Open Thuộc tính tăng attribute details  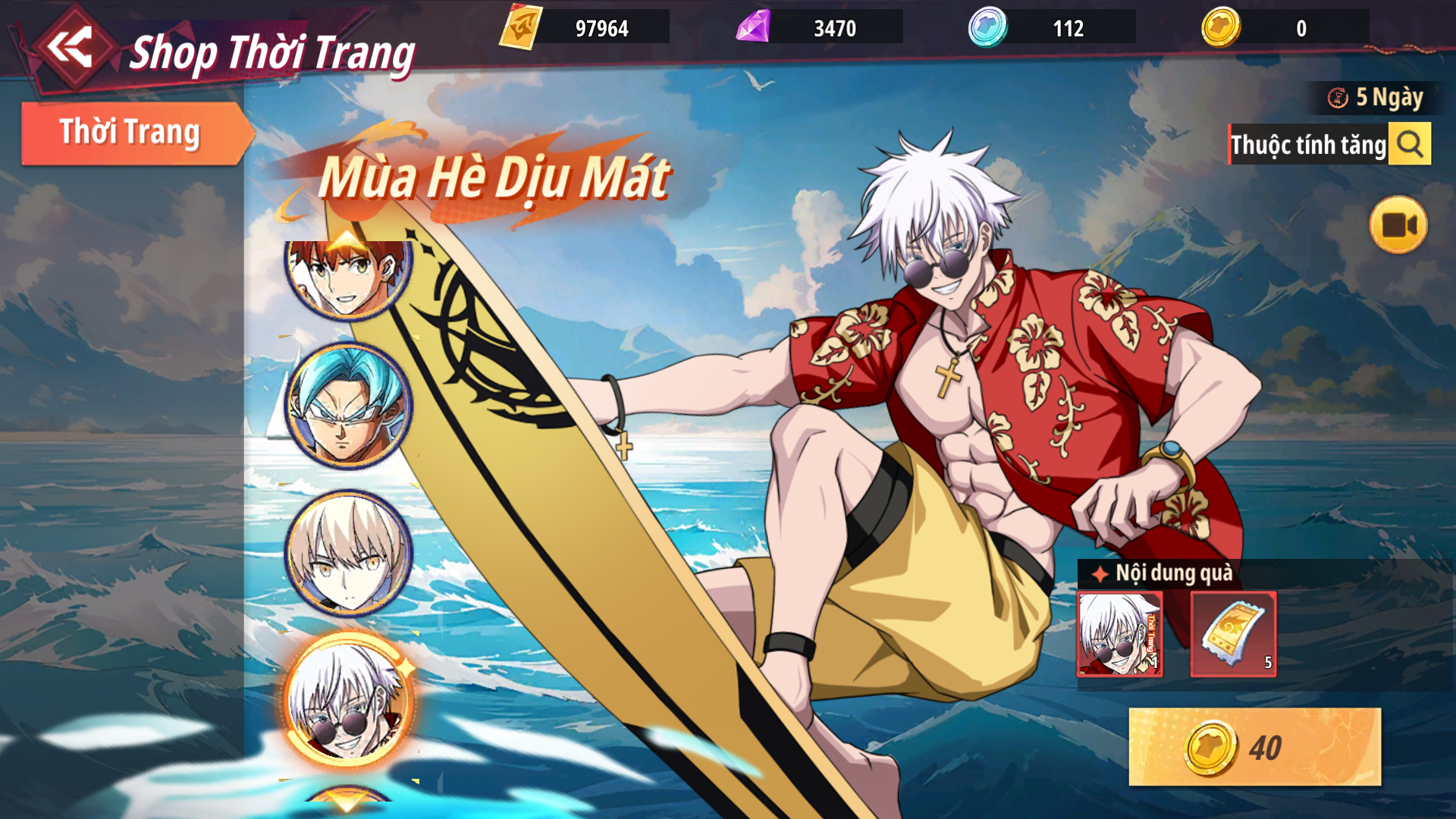[x=1409, y=144]
